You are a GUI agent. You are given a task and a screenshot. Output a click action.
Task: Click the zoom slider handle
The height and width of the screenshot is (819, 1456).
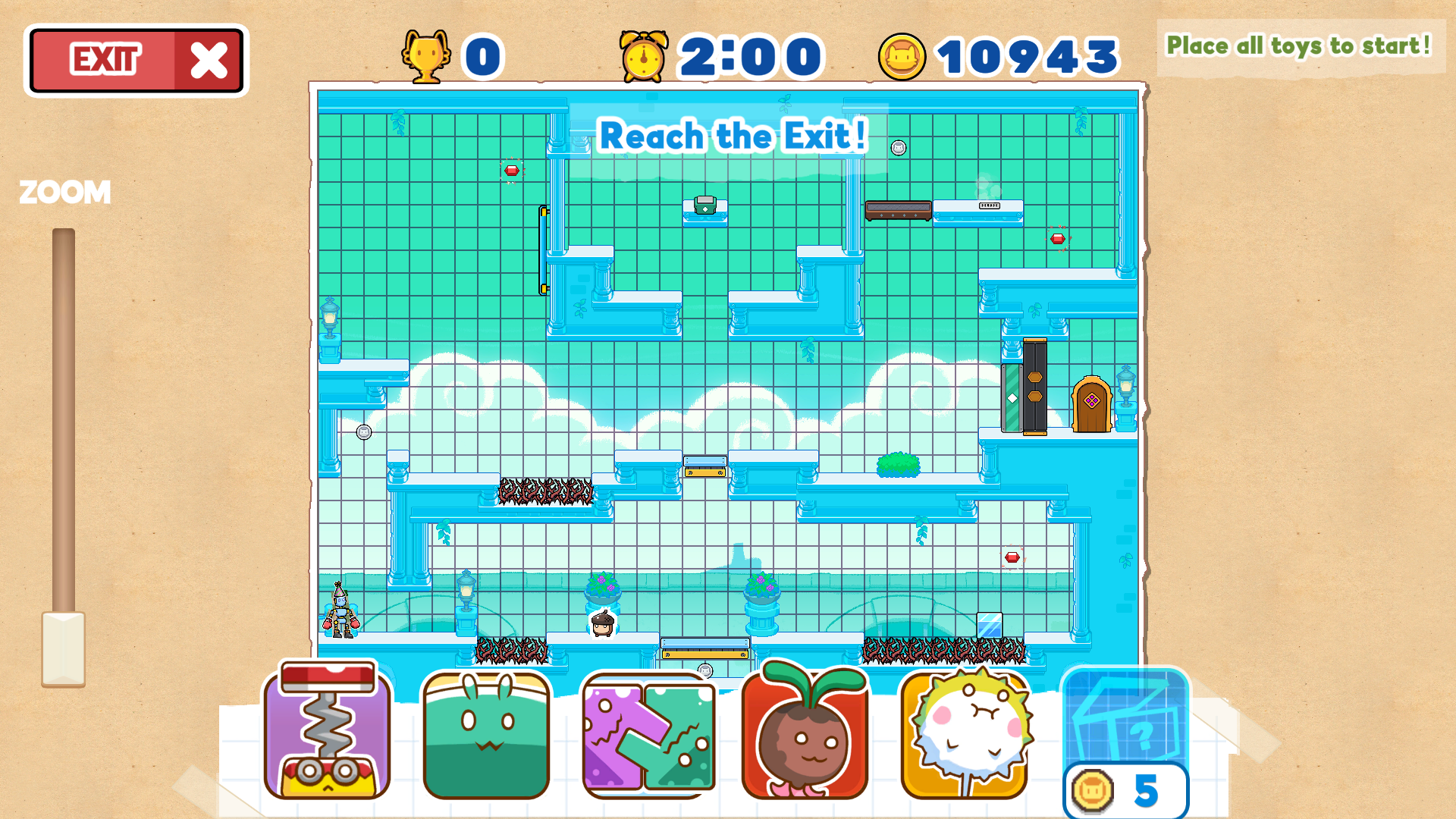click(63, 648)
